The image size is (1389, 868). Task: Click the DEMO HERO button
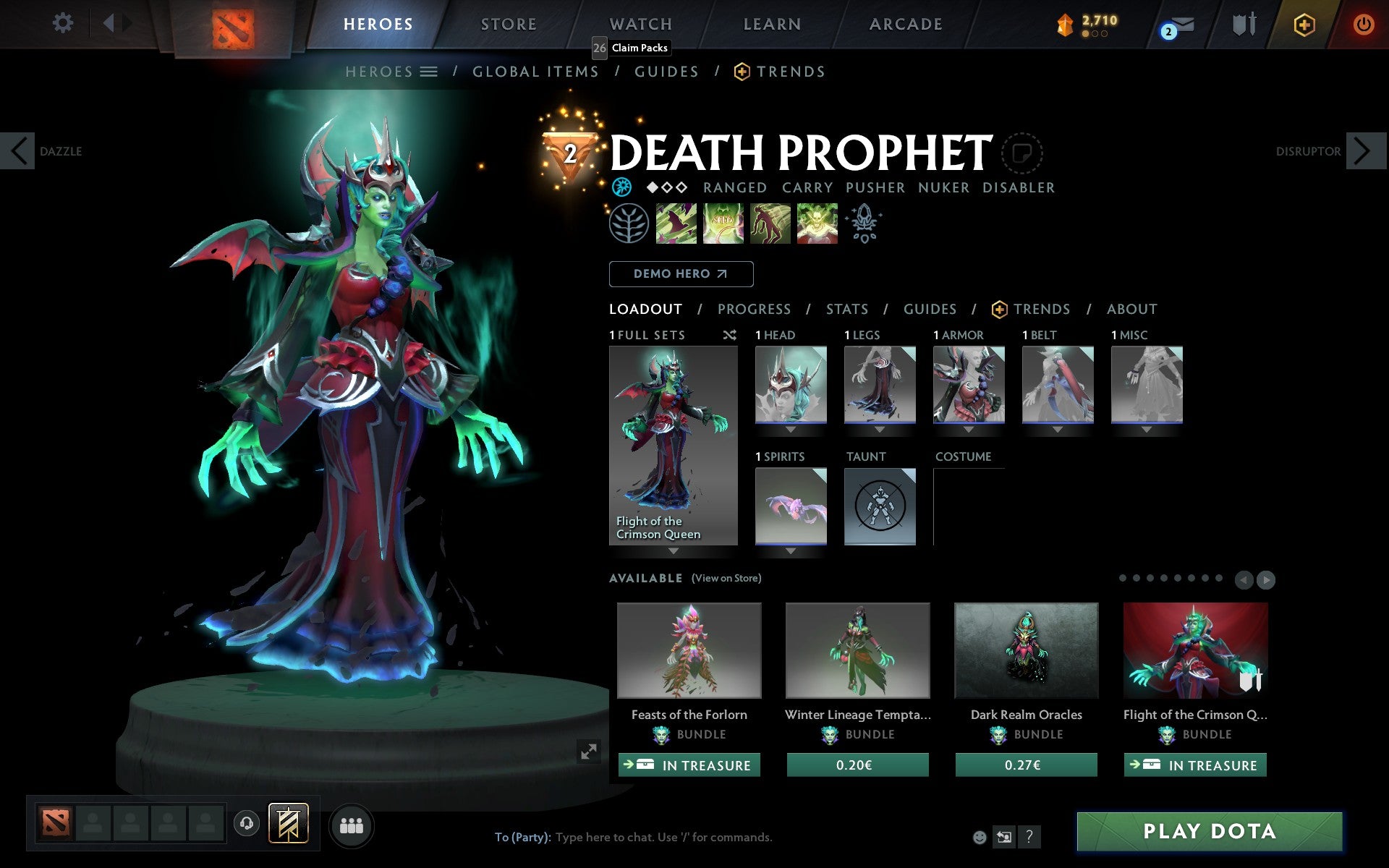click(x=681, y=274)
